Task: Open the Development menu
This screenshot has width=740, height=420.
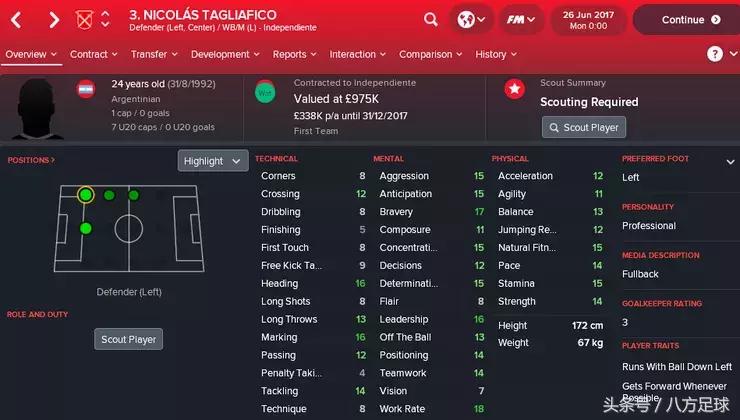Action: 224,55
